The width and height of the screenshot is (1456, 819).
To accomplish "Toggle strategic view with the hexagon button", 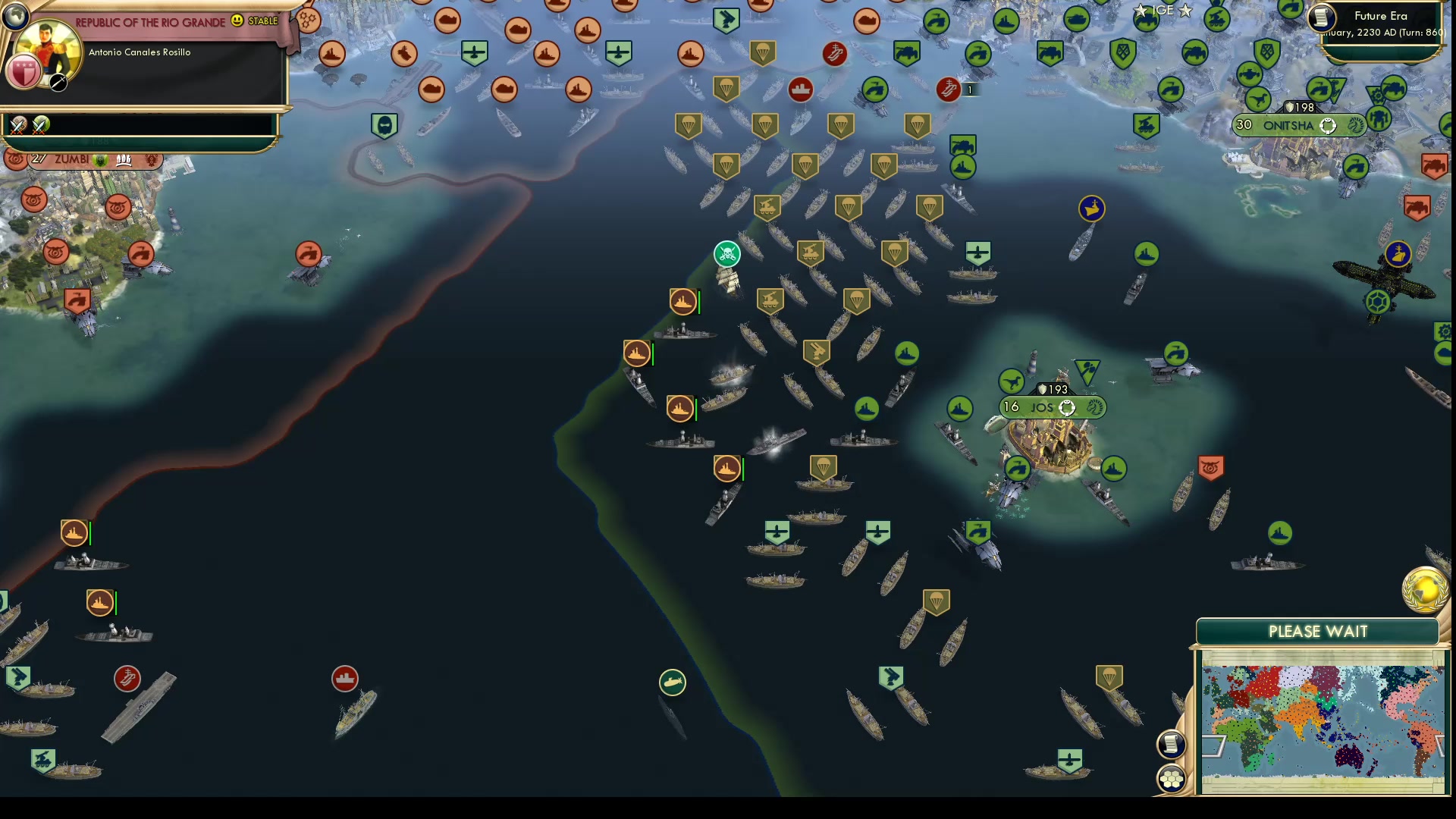I will tap(1170, 777).
